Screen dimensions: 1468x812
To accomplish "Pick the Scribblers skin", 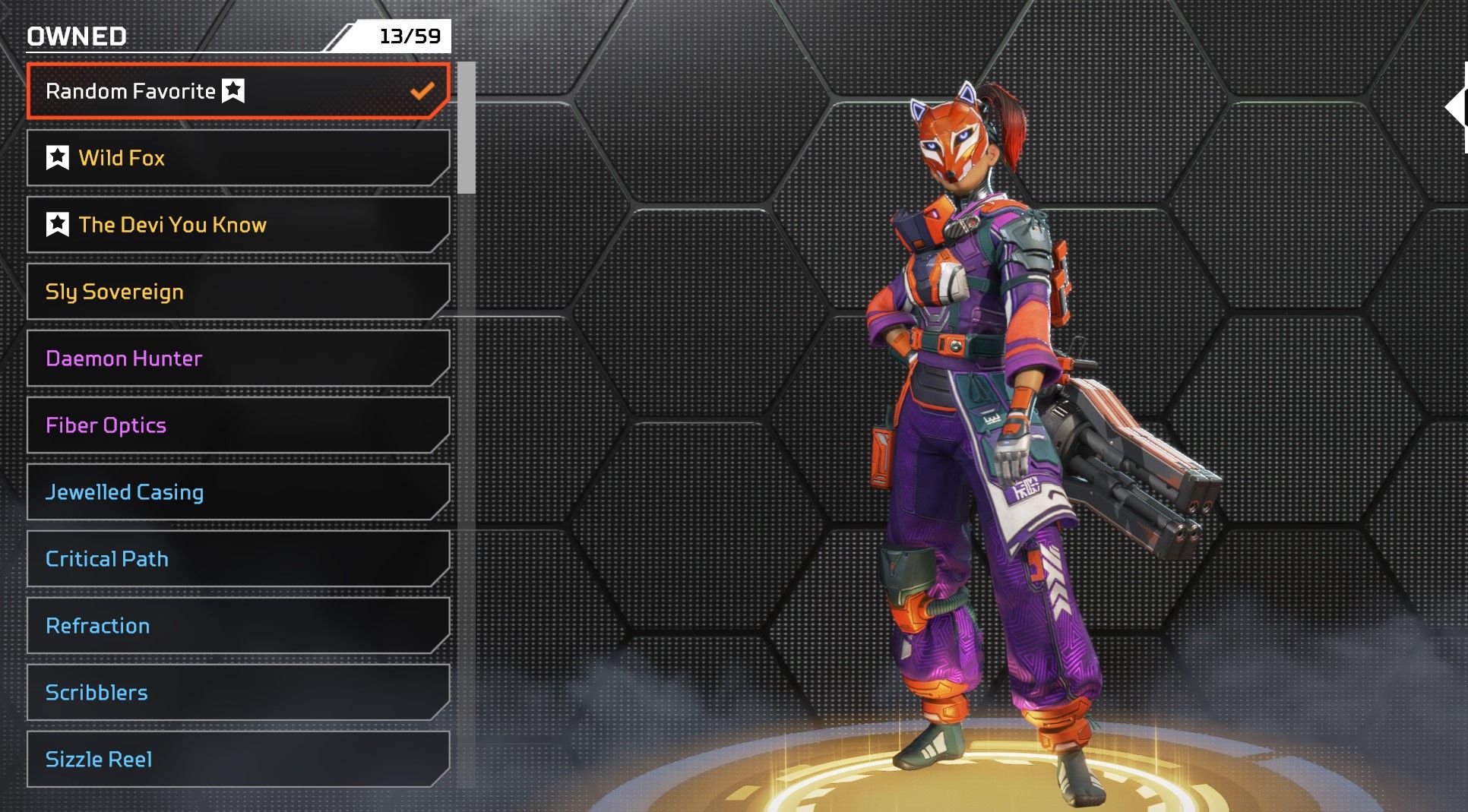I will (237, 693).
